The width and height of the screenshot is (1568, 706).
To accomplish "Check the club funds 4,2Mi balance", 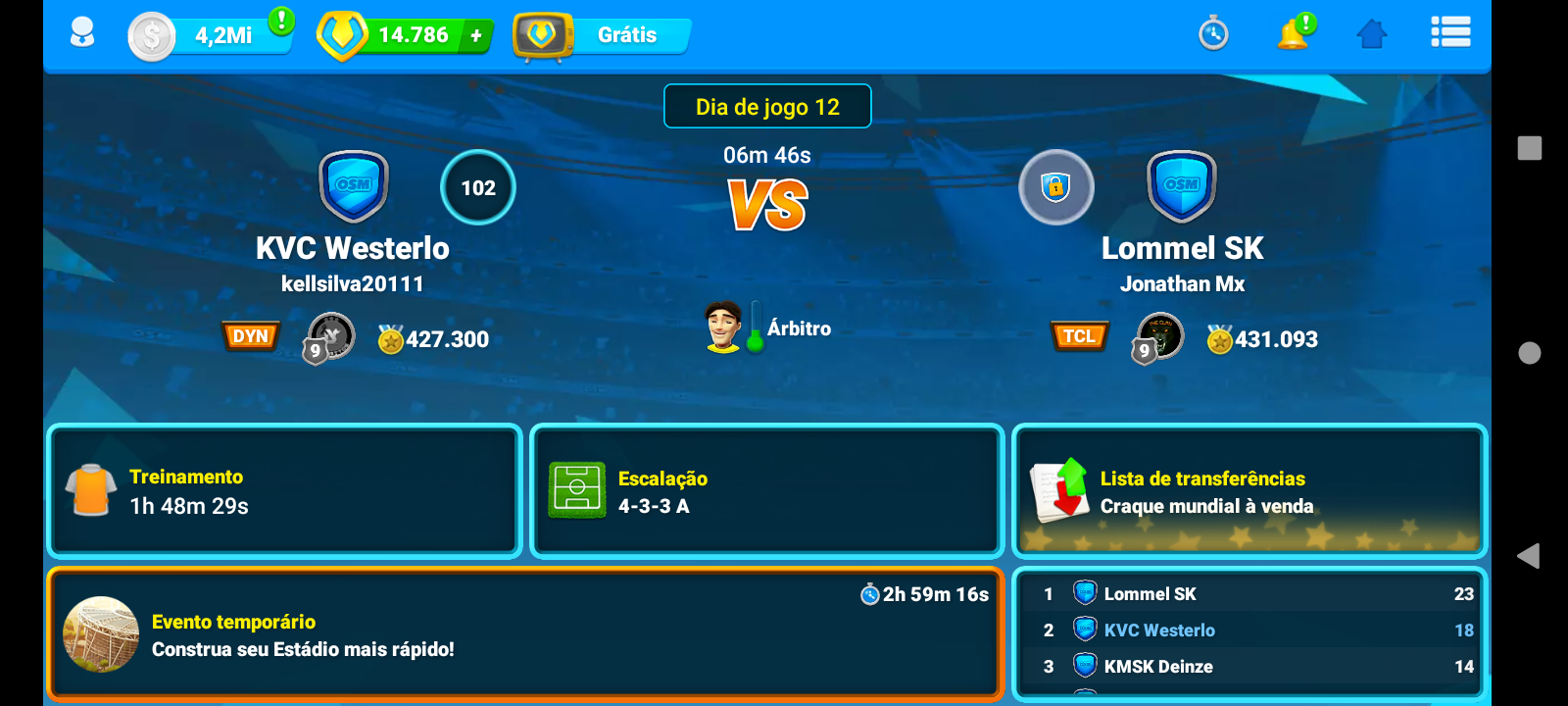I will (211, 36).
